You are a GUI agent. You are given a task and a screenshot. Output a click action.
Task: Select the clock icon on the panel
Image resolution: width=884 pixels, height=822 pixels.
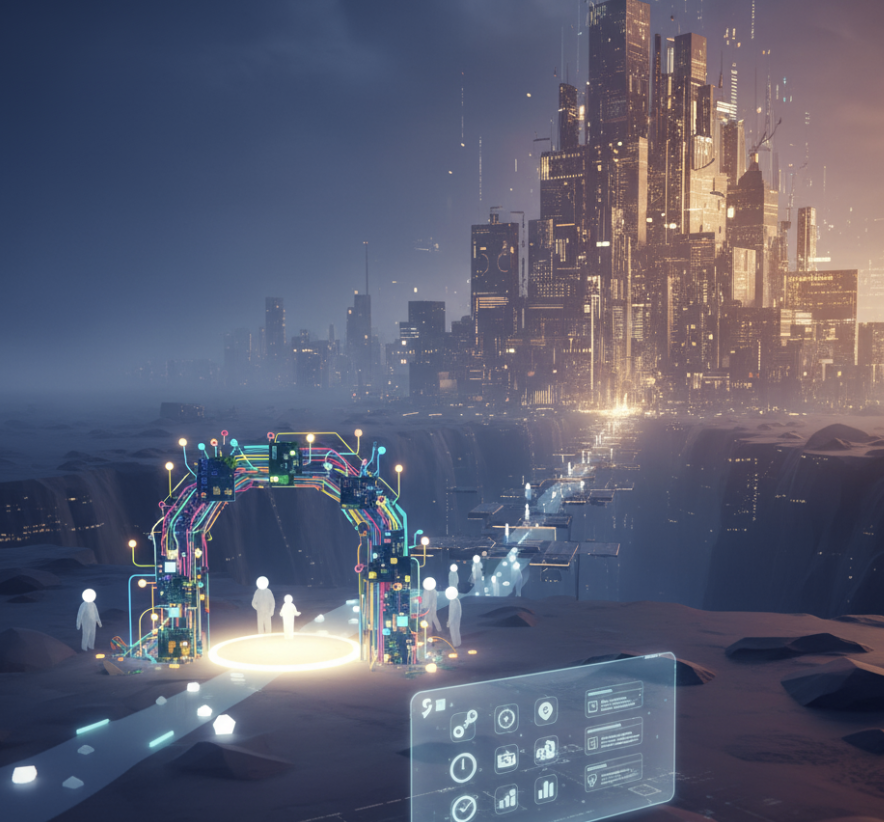(x=463, y=767)
